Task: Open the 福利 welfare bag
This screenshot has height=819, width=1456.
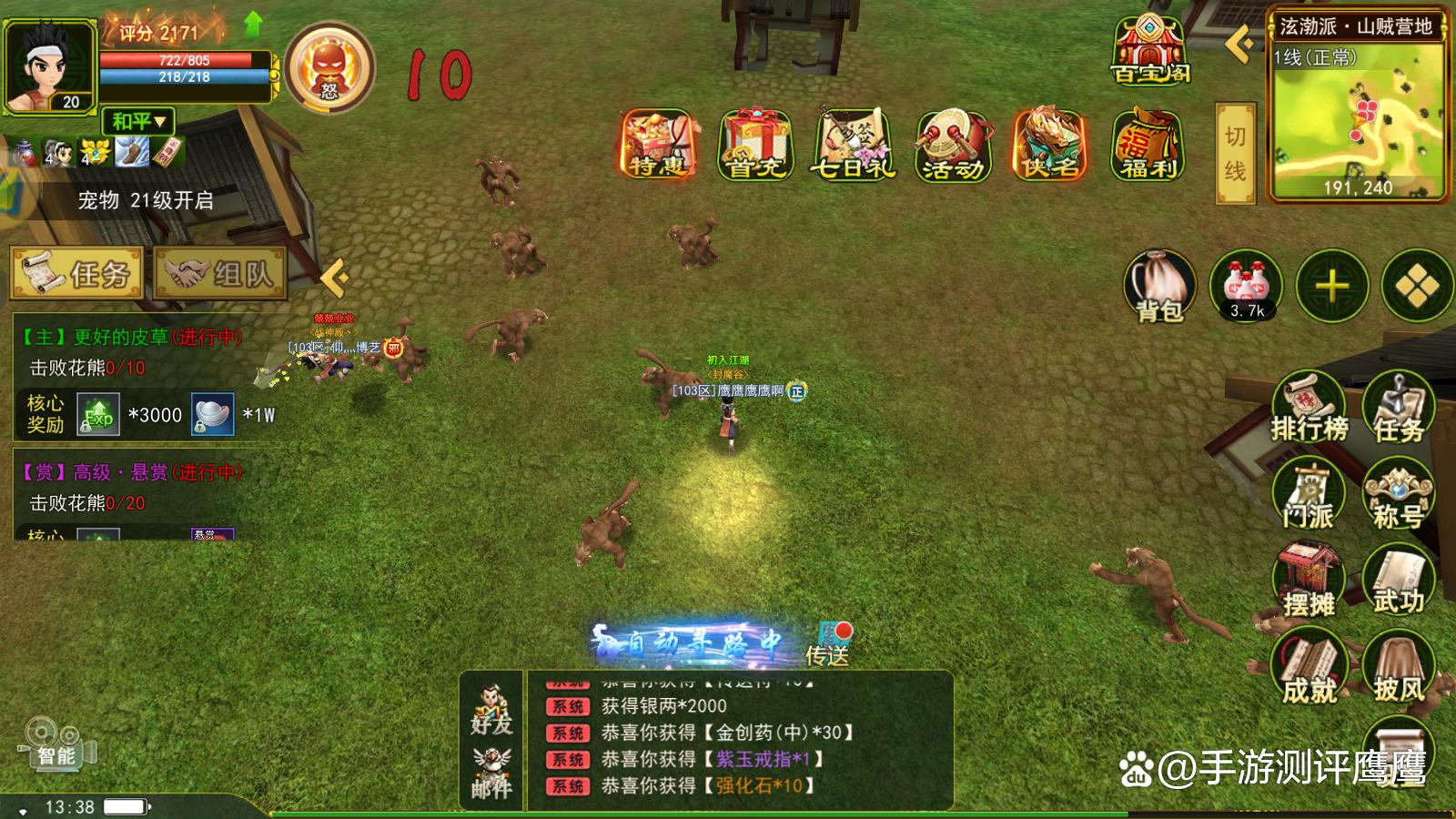Action: [x=1148, y=146]
